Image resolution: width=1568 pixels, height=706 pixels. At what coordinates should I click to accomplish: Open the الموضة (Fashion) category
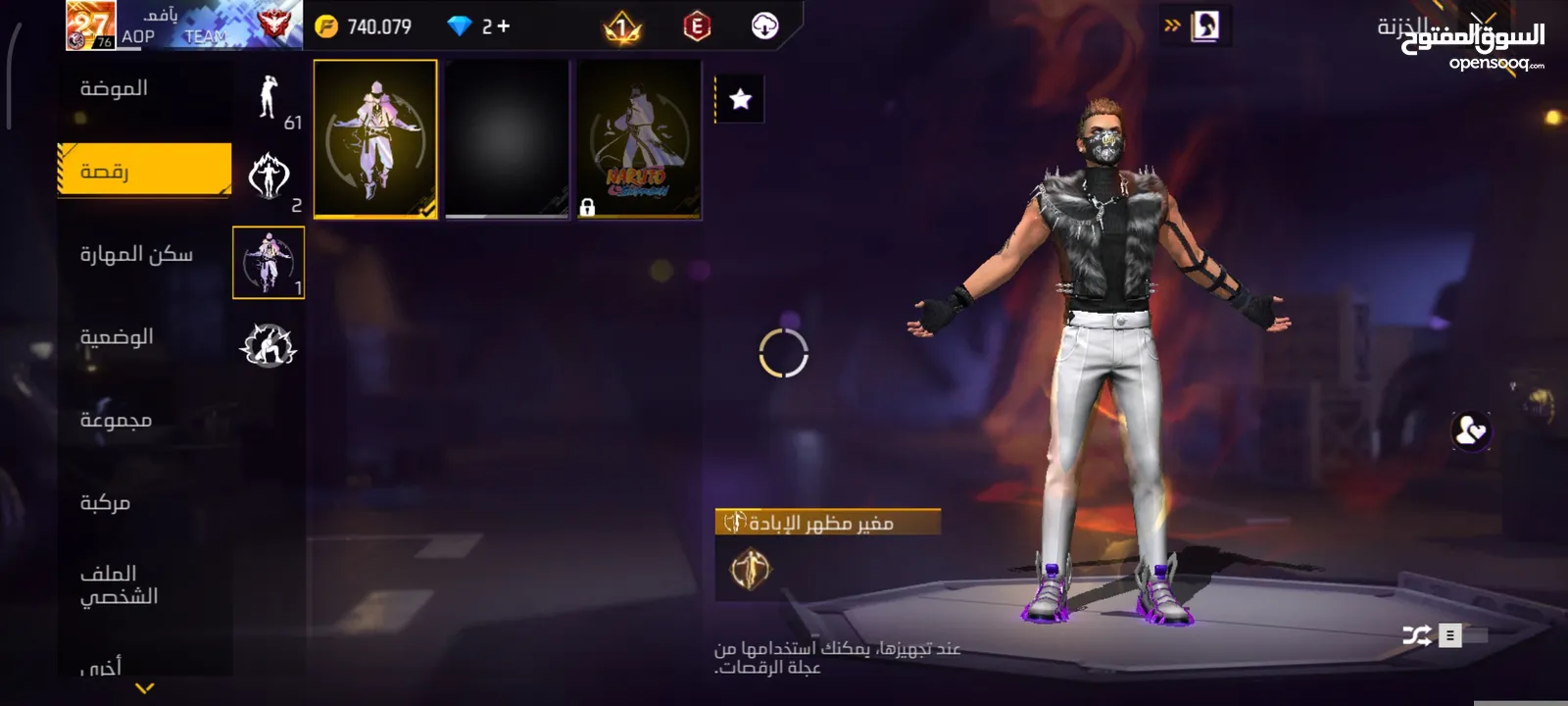pyautogui.click(x=115, y=88)
